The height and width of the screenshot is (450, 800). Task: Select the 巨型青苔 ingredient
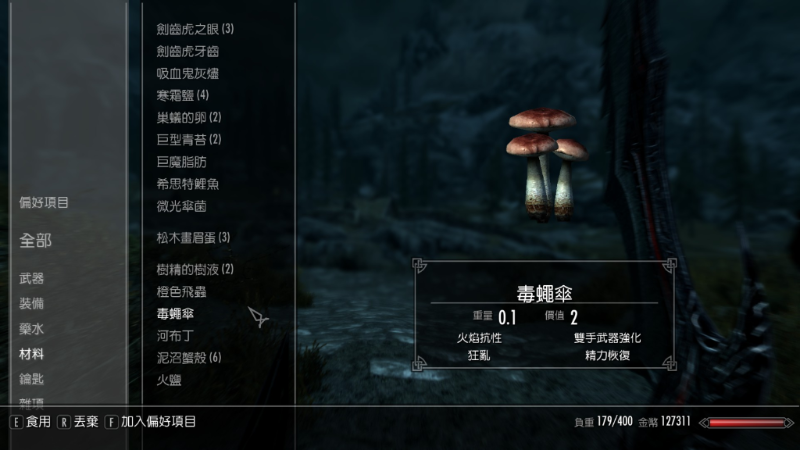pyautogui.click(x=188, y=139)
